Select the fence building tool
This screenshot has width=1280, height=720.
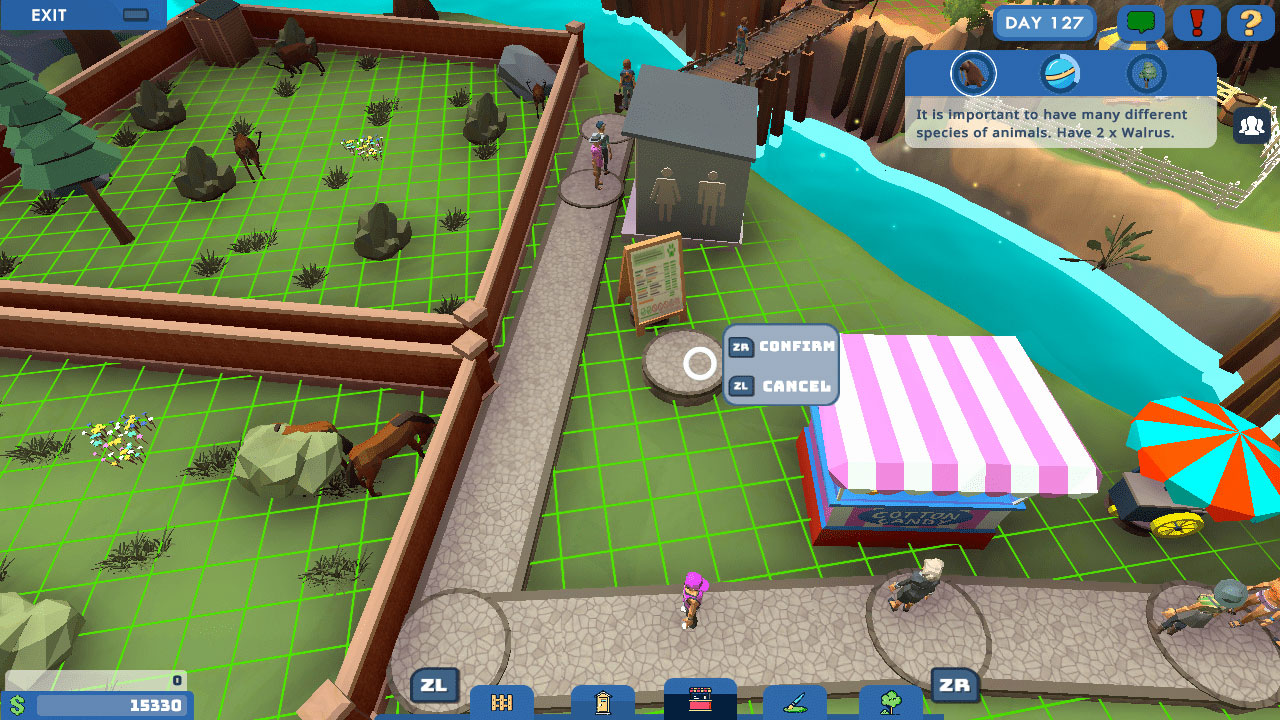(x=500, y=703)
